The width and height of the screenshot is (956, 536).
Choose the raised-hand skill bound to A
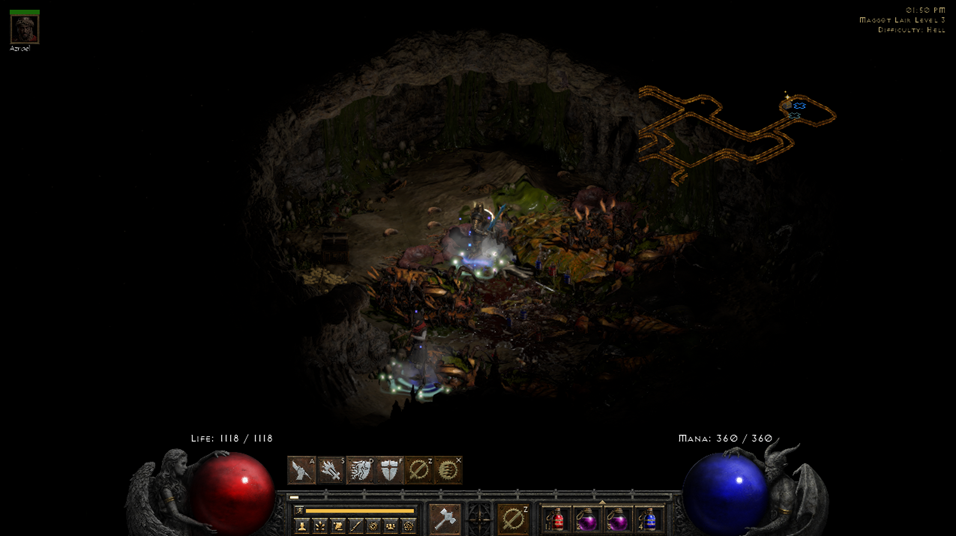click(x=302, y=470)
